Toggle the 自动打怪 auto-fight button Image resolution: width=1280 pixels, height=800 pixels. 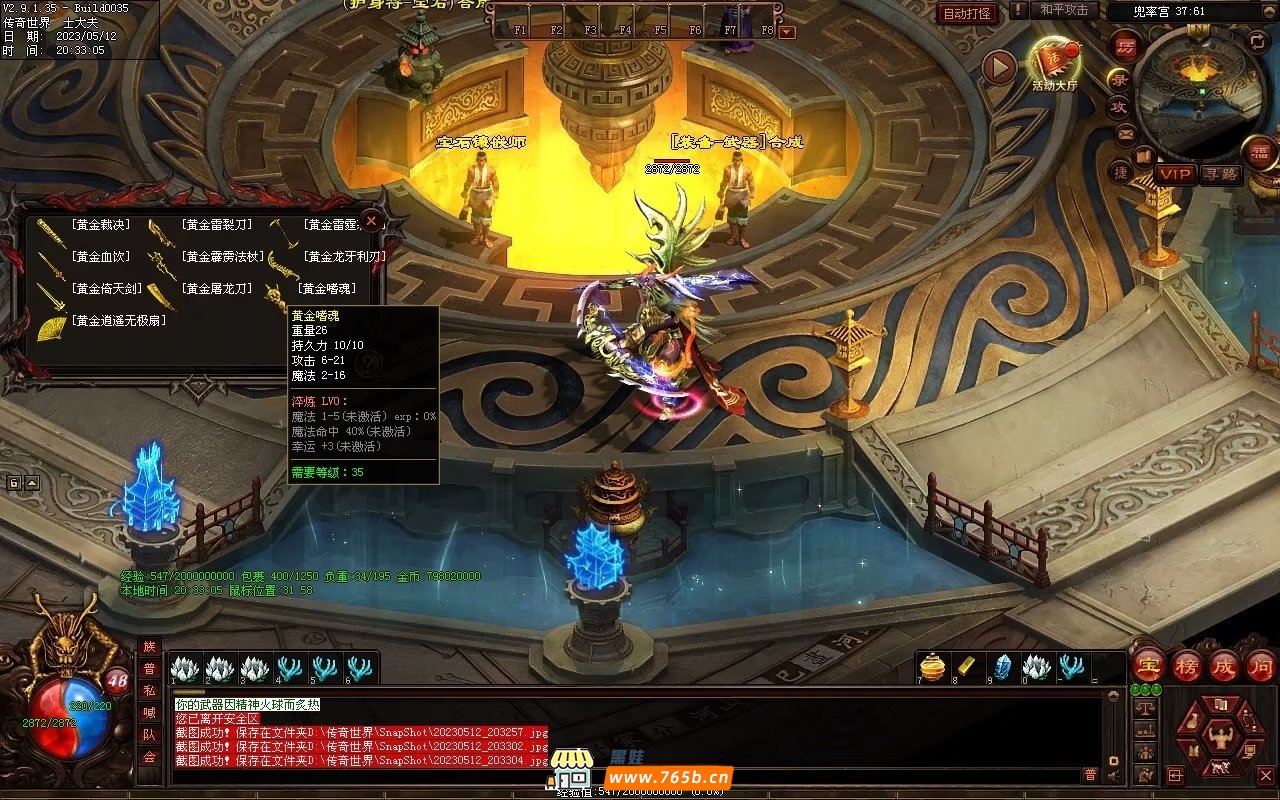tap(967, 14)
